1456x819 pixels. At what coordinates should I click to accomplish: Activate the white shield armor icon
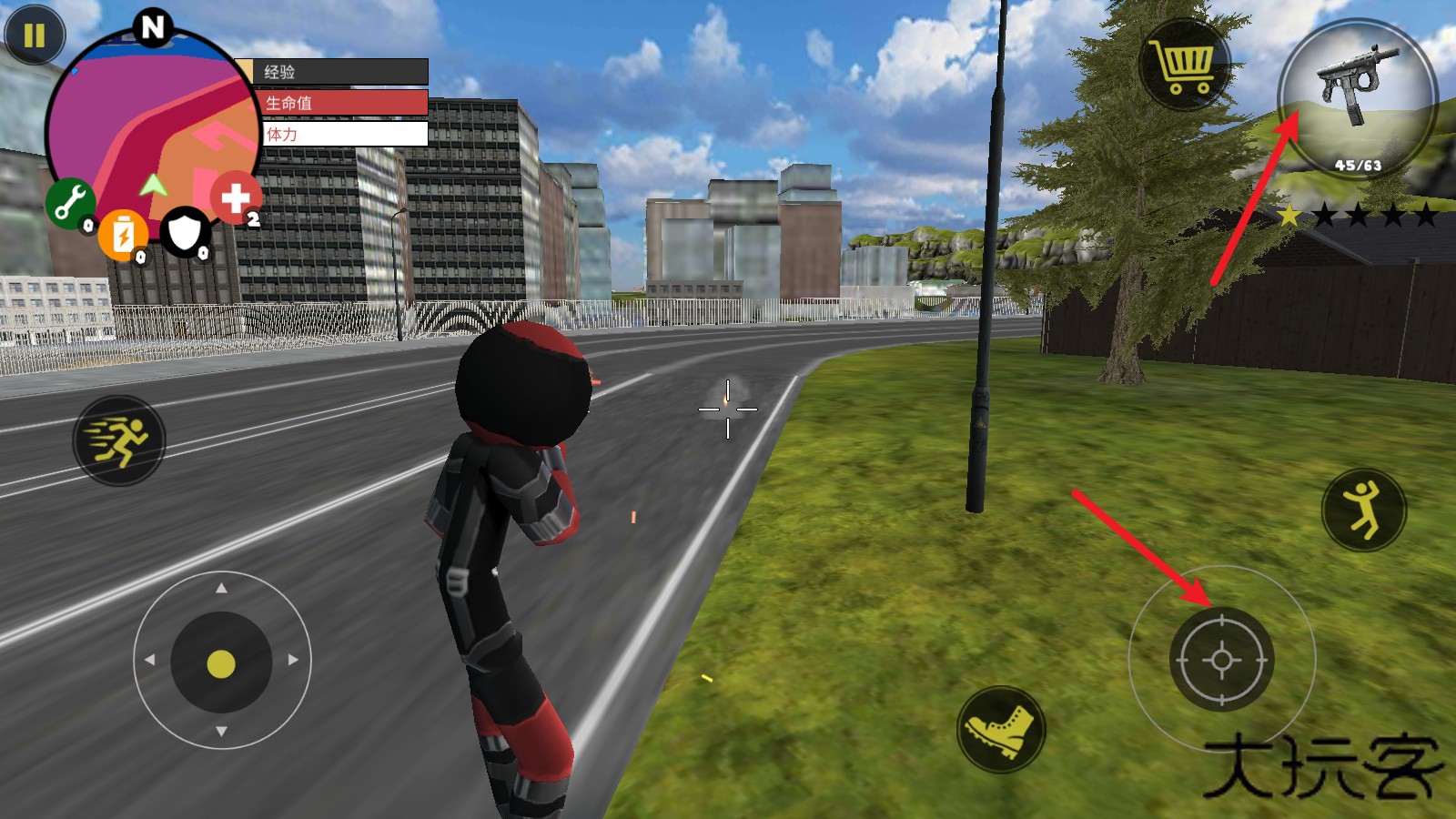point(186,233)
